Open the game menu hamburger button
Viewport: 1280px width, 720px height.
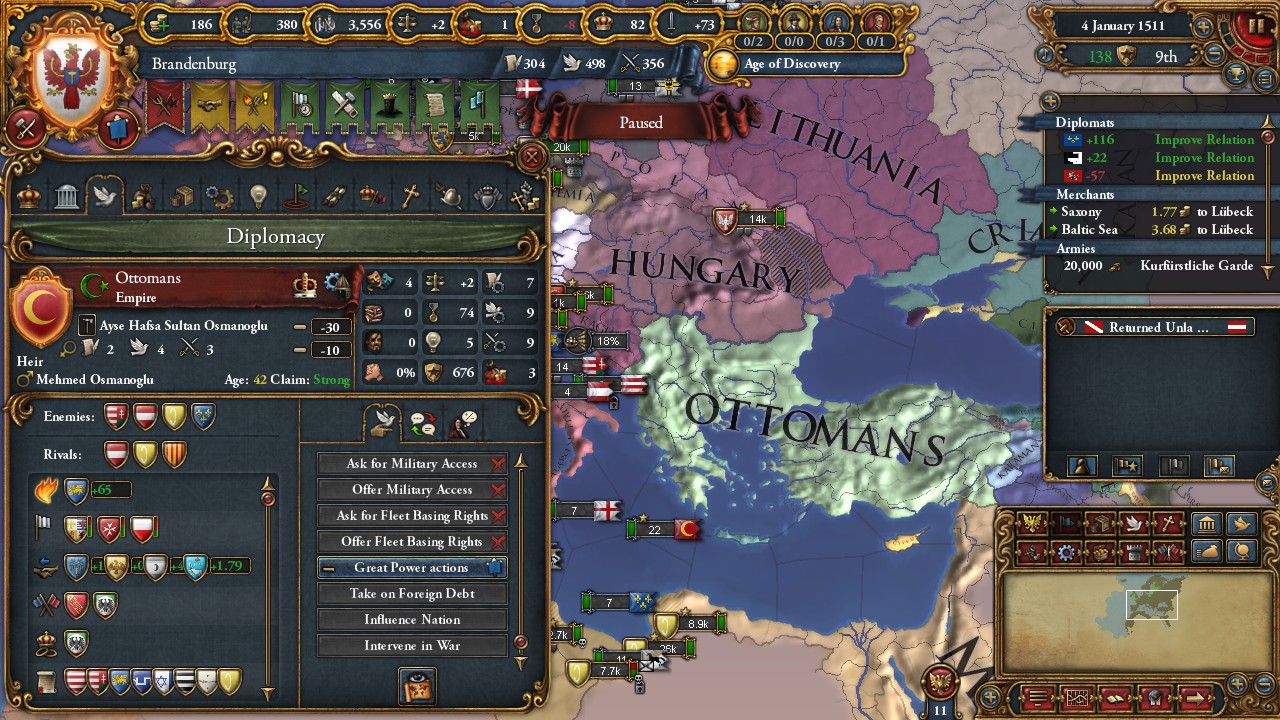pos(1037,696)
